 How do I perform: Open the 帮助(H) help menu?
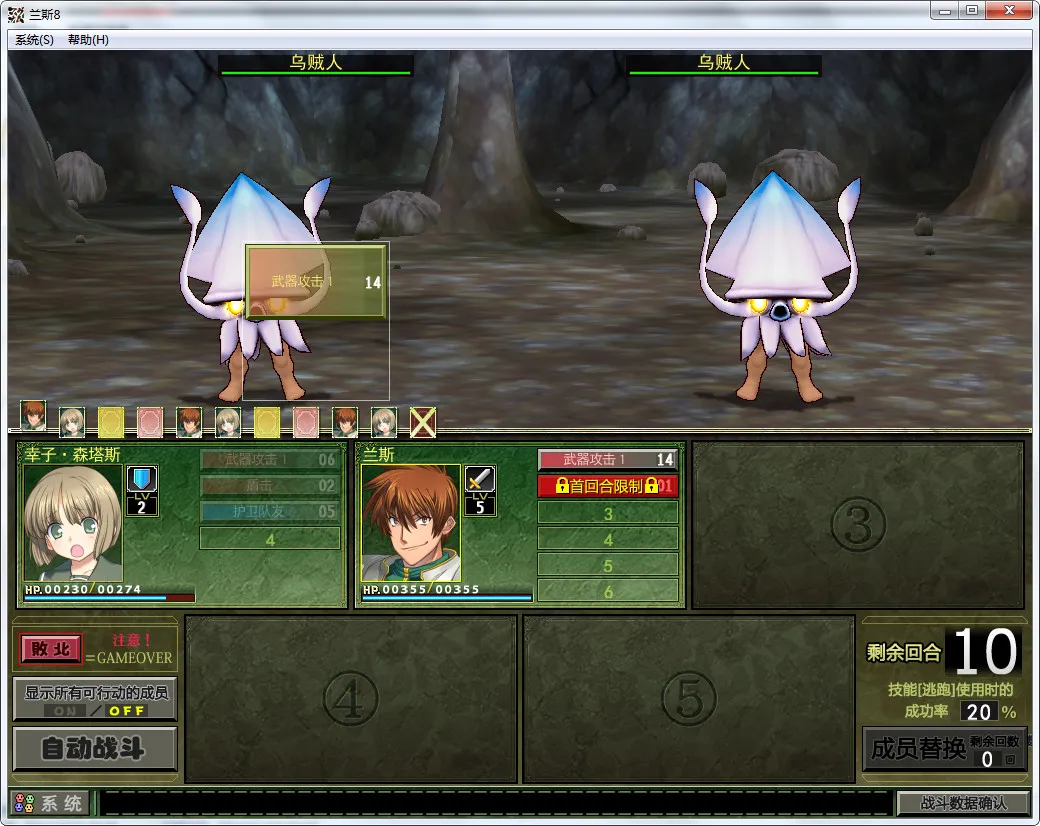click(88, 40)
